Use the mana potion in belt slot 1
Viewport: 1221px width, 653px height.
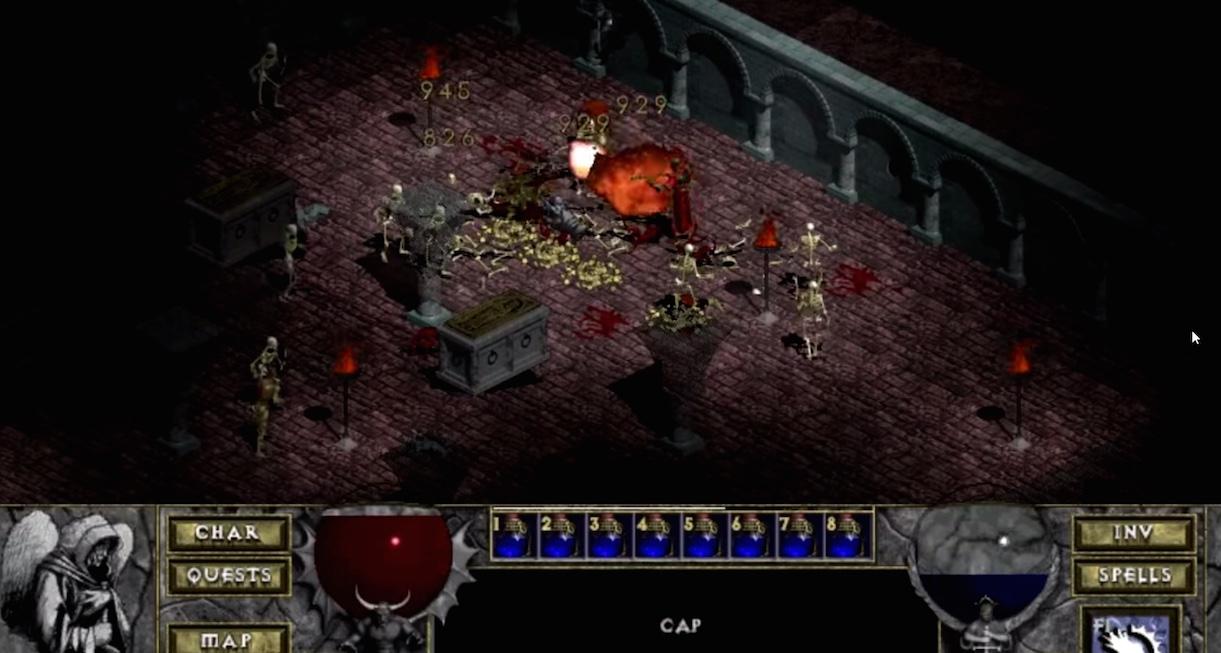(x=514, y=536)
